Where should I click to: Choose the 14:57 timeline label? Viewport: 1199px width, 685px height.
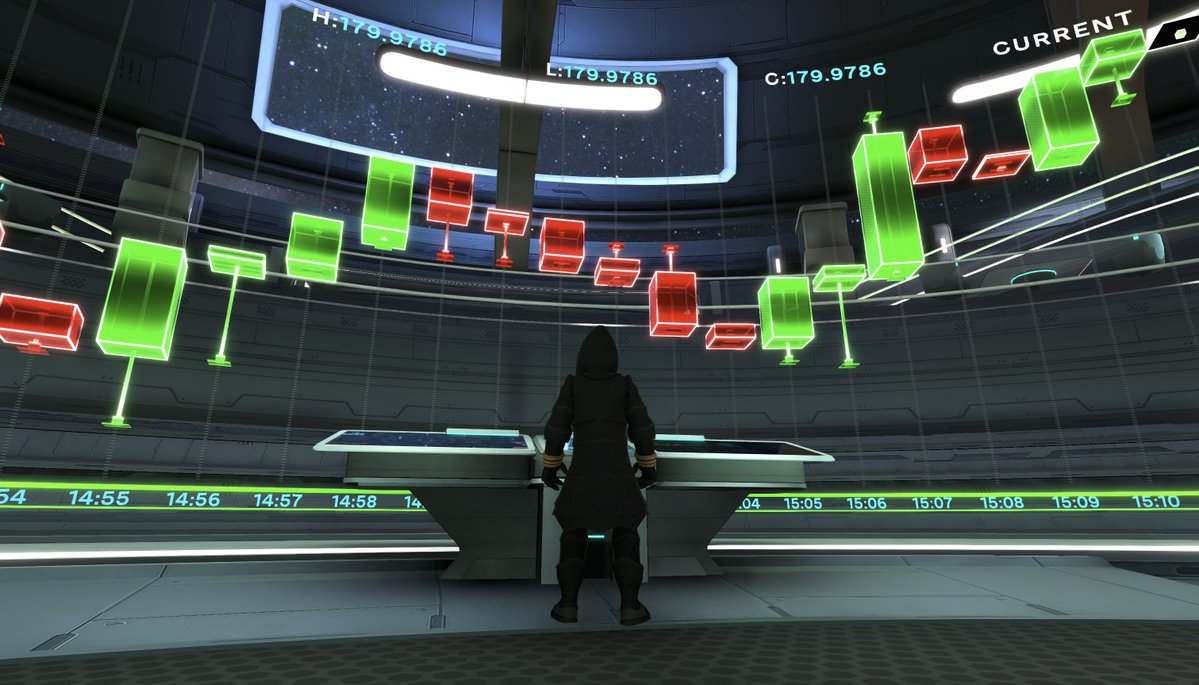pos(278,500)
